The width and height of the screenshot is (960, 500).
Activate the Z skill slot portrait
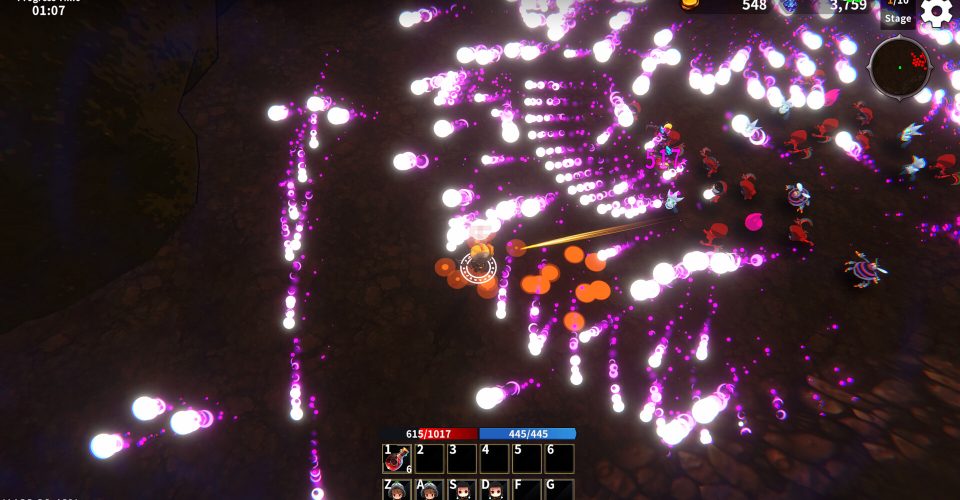(397, 490)
